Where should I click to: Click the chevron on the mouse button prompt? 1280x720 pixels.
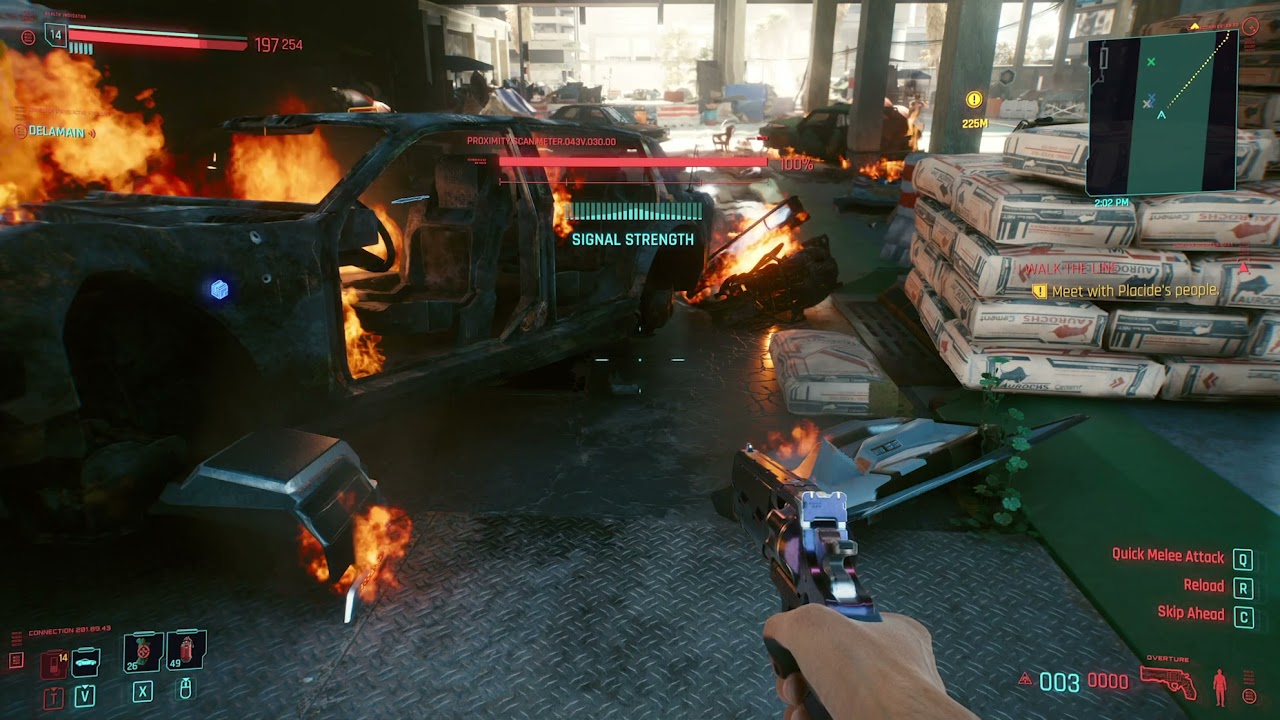click(x=186, y=680)
